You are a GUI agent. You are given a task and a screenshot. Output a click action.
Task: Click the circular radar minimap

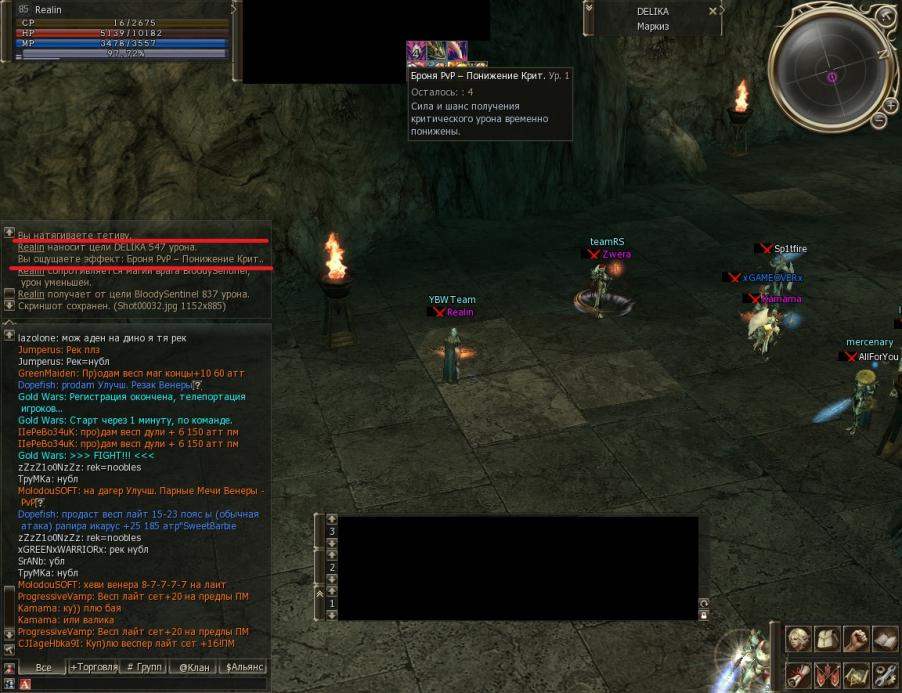point(832,75)
